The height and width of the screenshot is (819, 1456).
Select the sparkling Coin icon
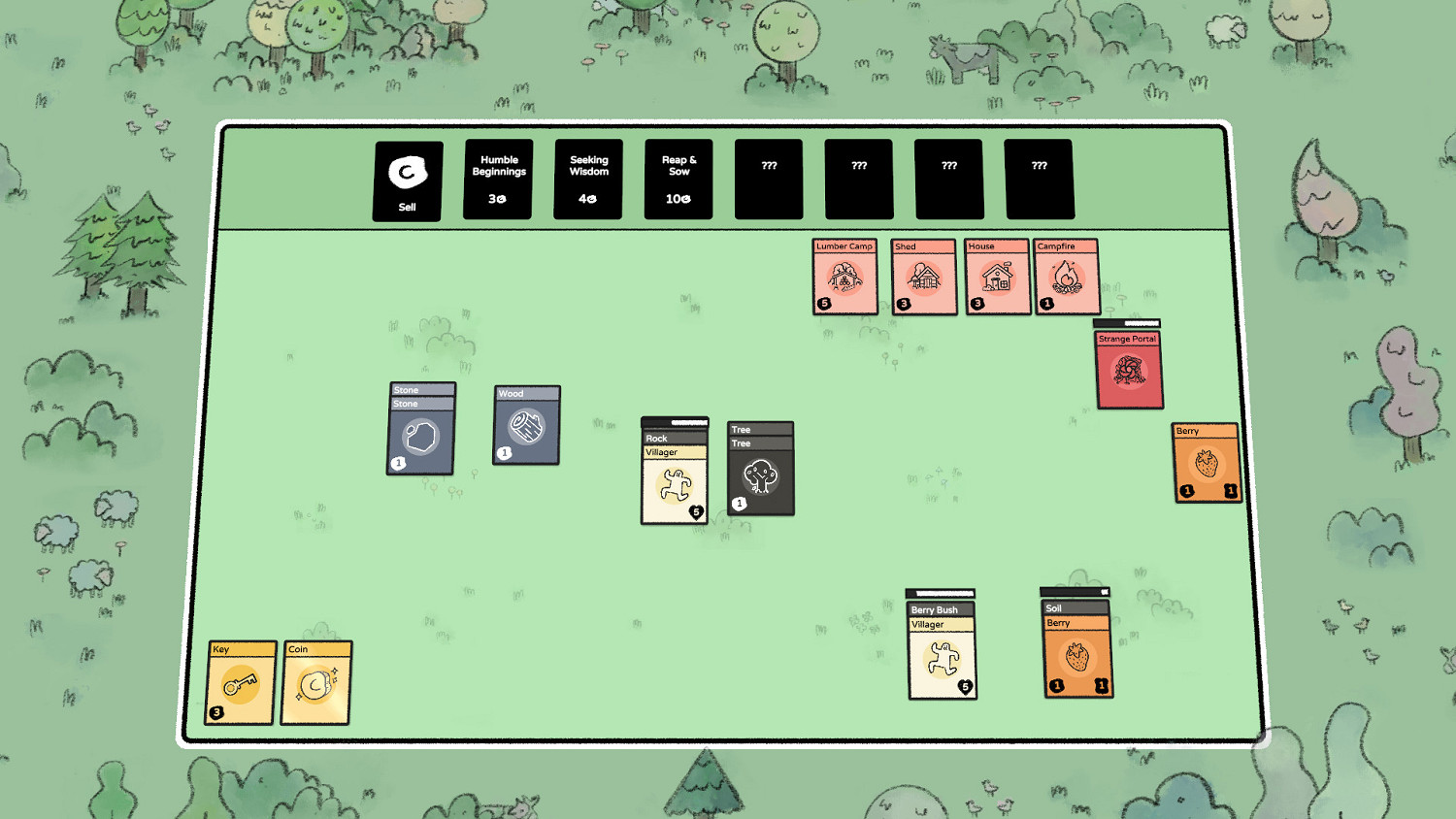(x=316, y=682)
